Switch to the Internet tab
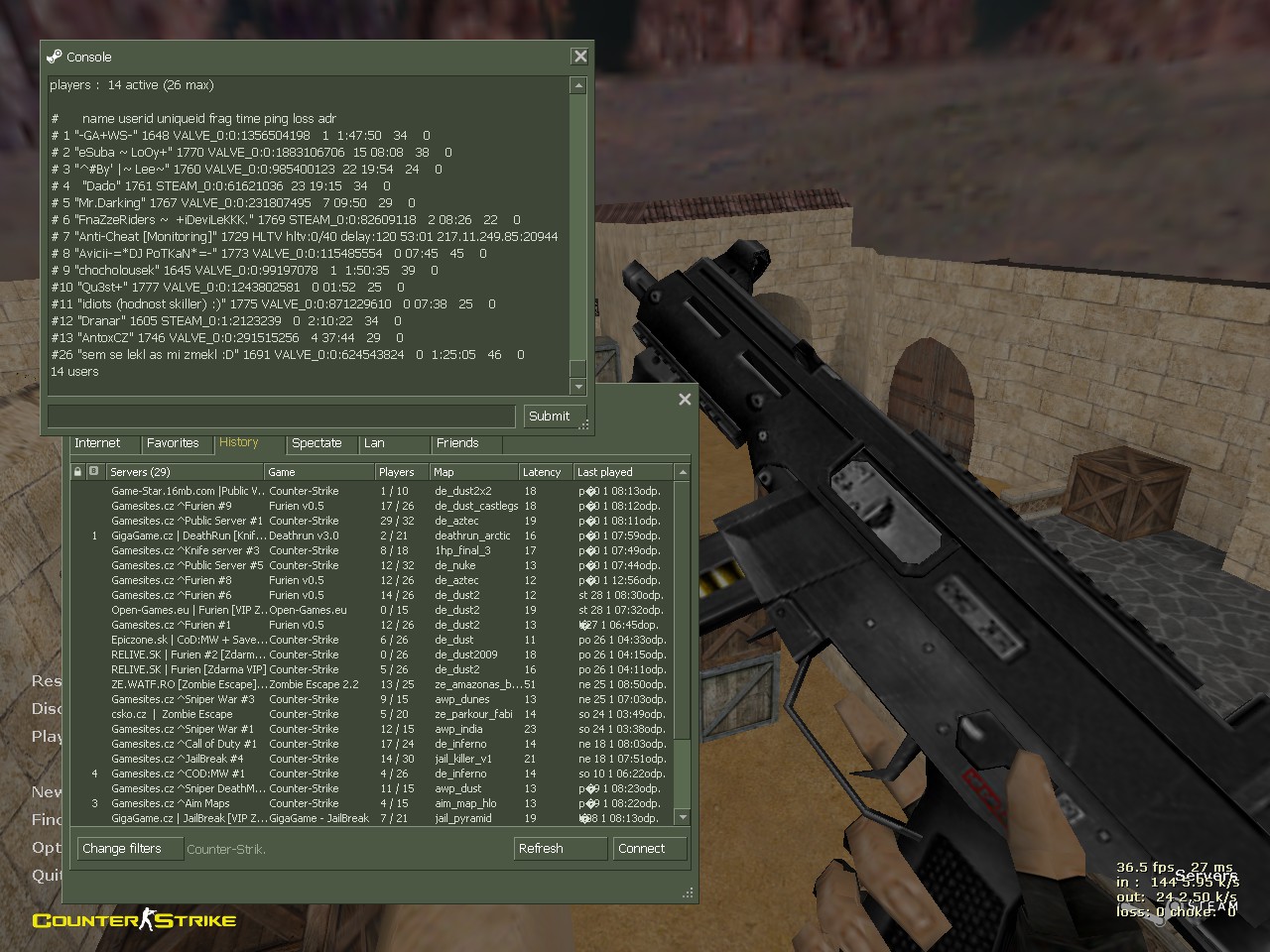Screen dimensions: 1270x952 point(97,443)
